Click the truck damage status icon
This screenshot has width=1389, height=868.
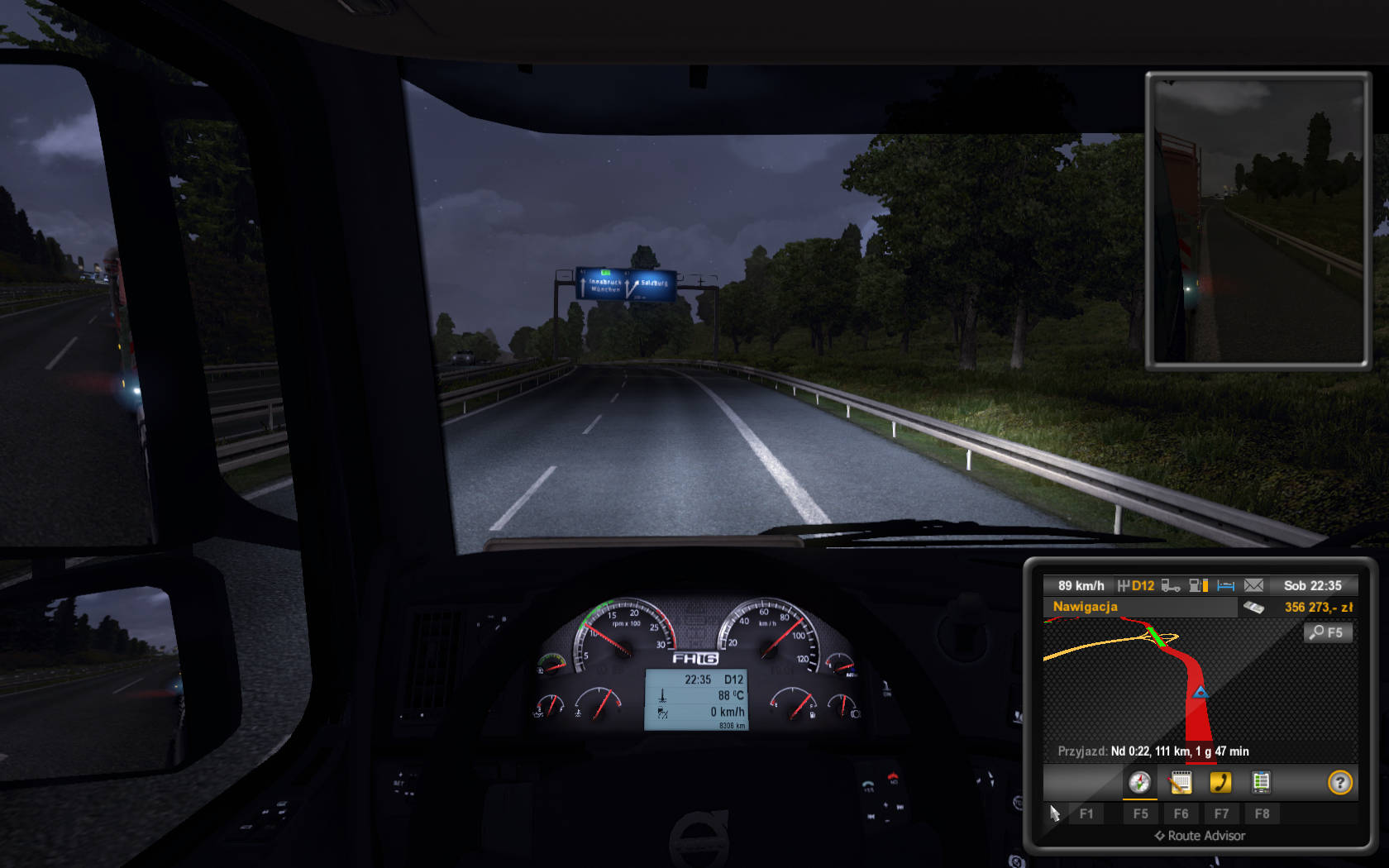tap(1171, 585)
